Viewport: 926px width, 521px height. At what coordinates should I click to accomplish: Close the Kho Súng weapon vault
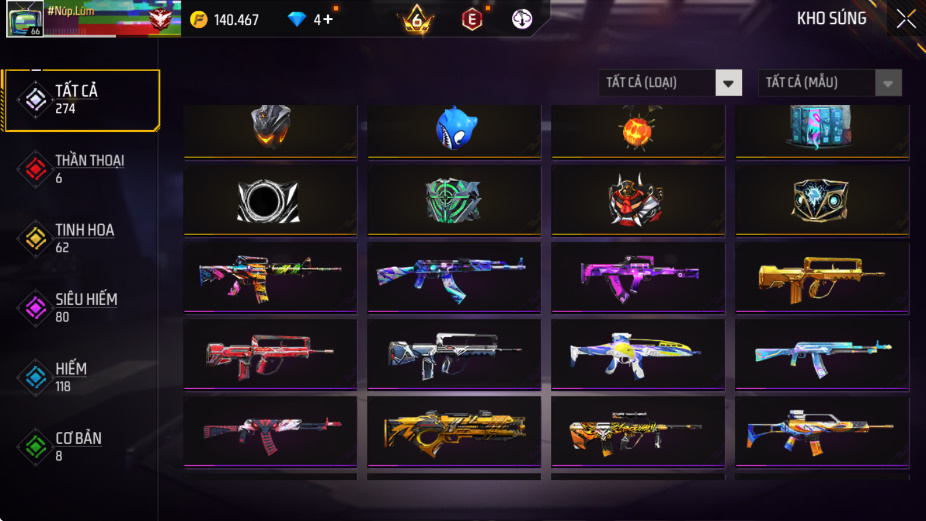coord(905,19)
